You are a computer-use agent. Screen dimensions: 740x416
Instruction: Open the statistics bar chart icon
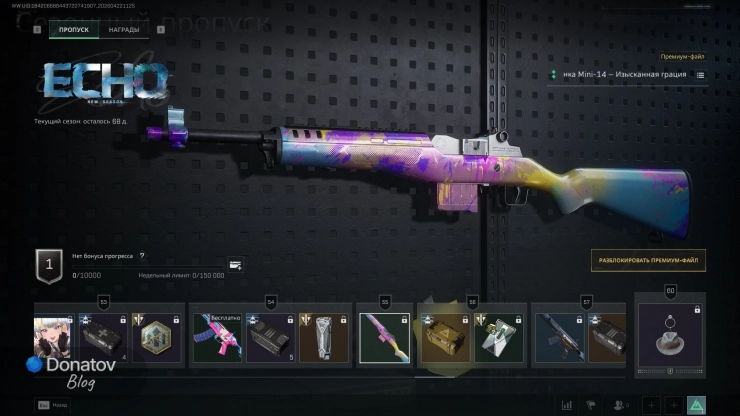click(x=567, y=405)
